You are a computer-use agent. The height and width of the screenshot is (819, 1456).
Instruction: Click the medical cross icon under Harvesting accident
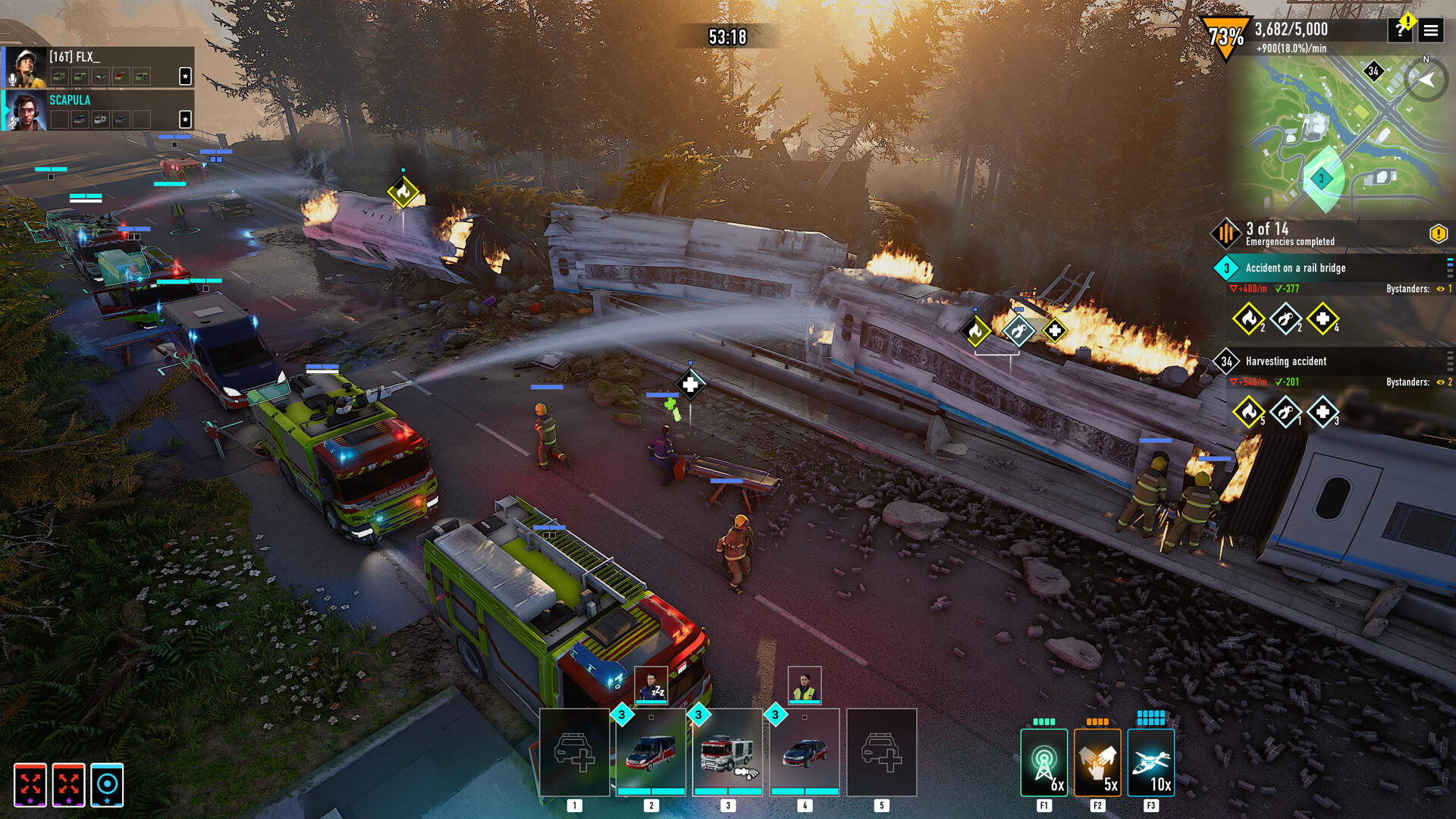click(1325, 412)
